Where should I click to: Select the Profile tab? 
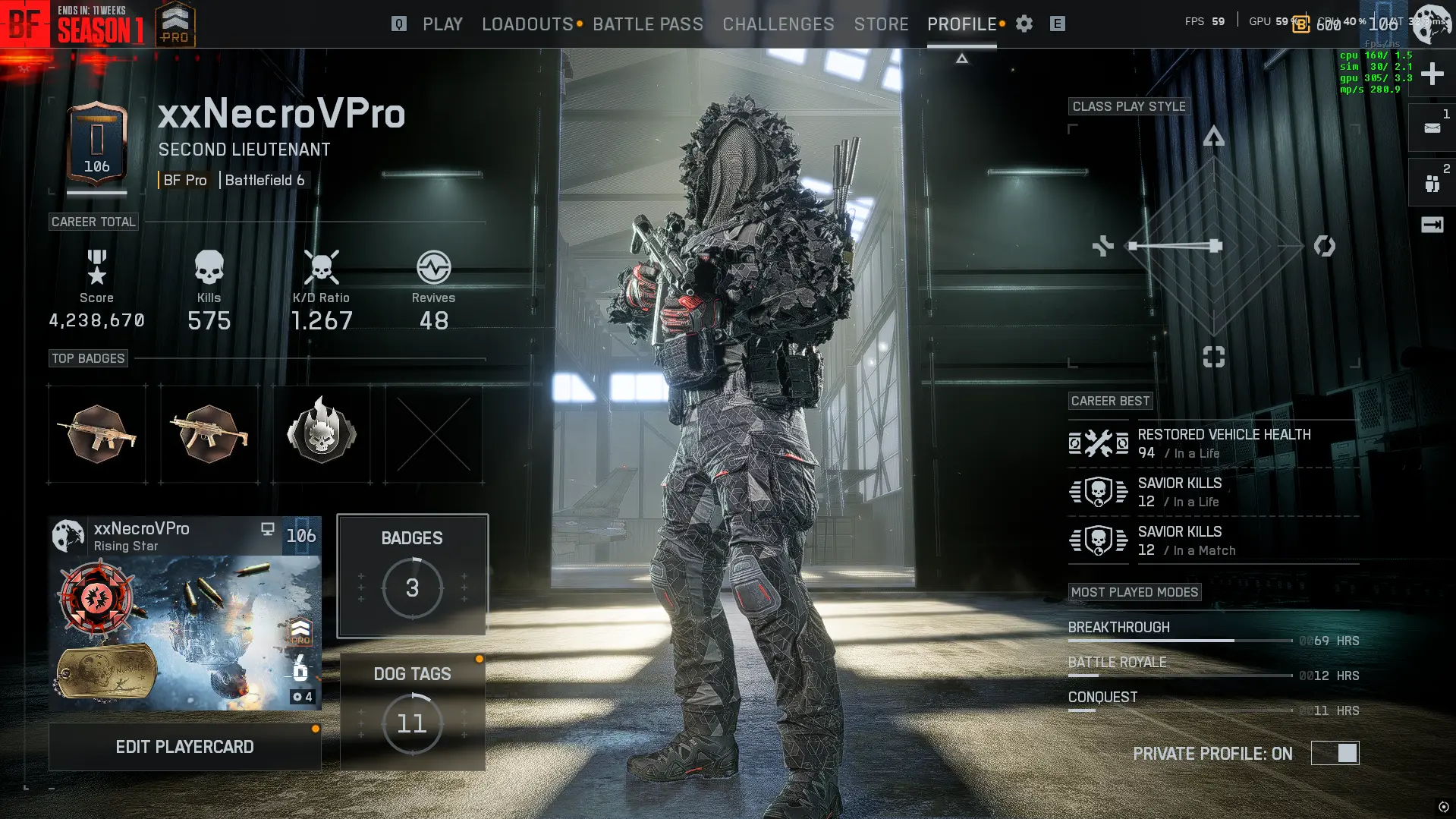pyautogui.click(x=961, y=24)
